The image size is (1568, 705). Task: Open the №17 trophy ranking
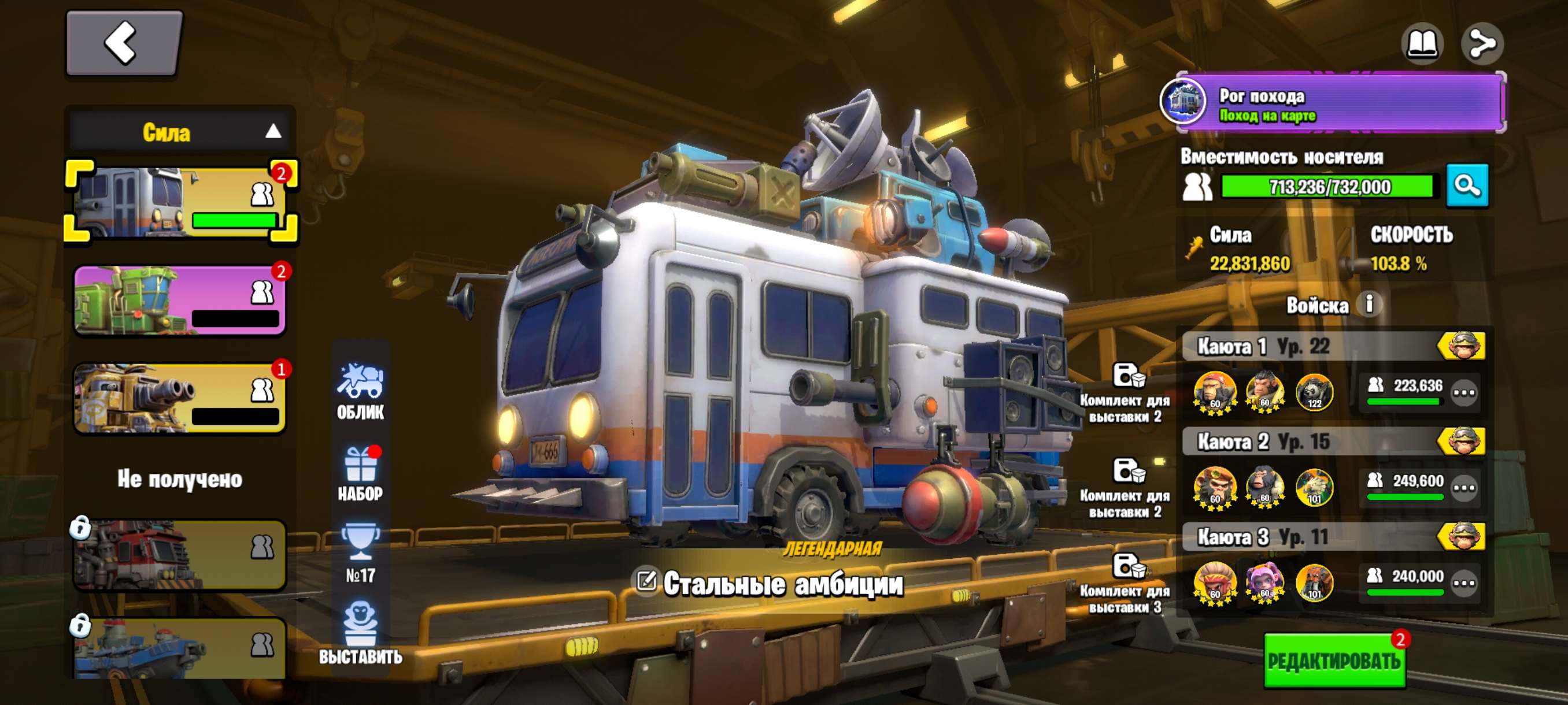click(x=360, y=553)
